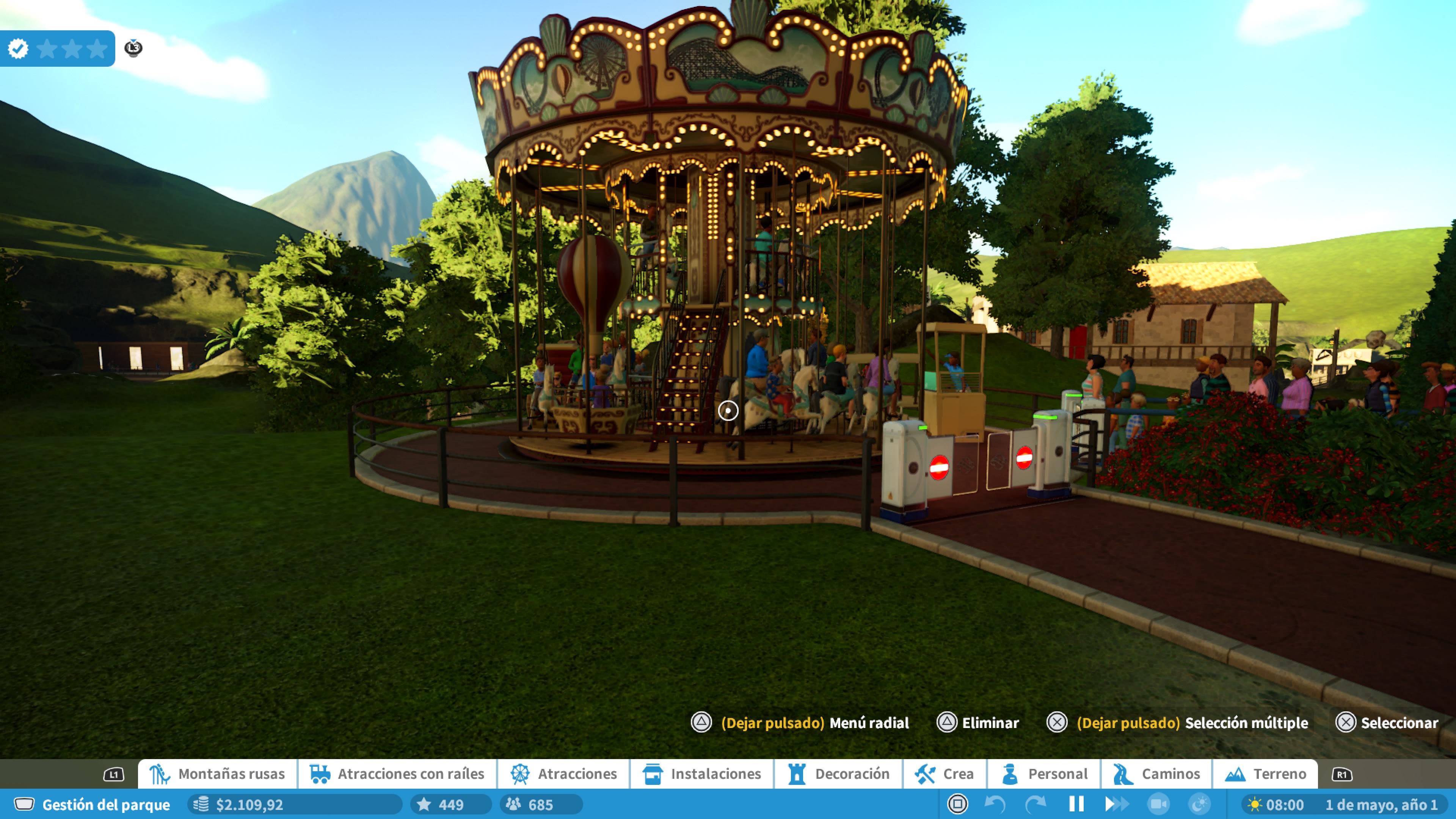Click the redo arrow
This screenshot has width=1456, height=819.
coord(1036,804)
